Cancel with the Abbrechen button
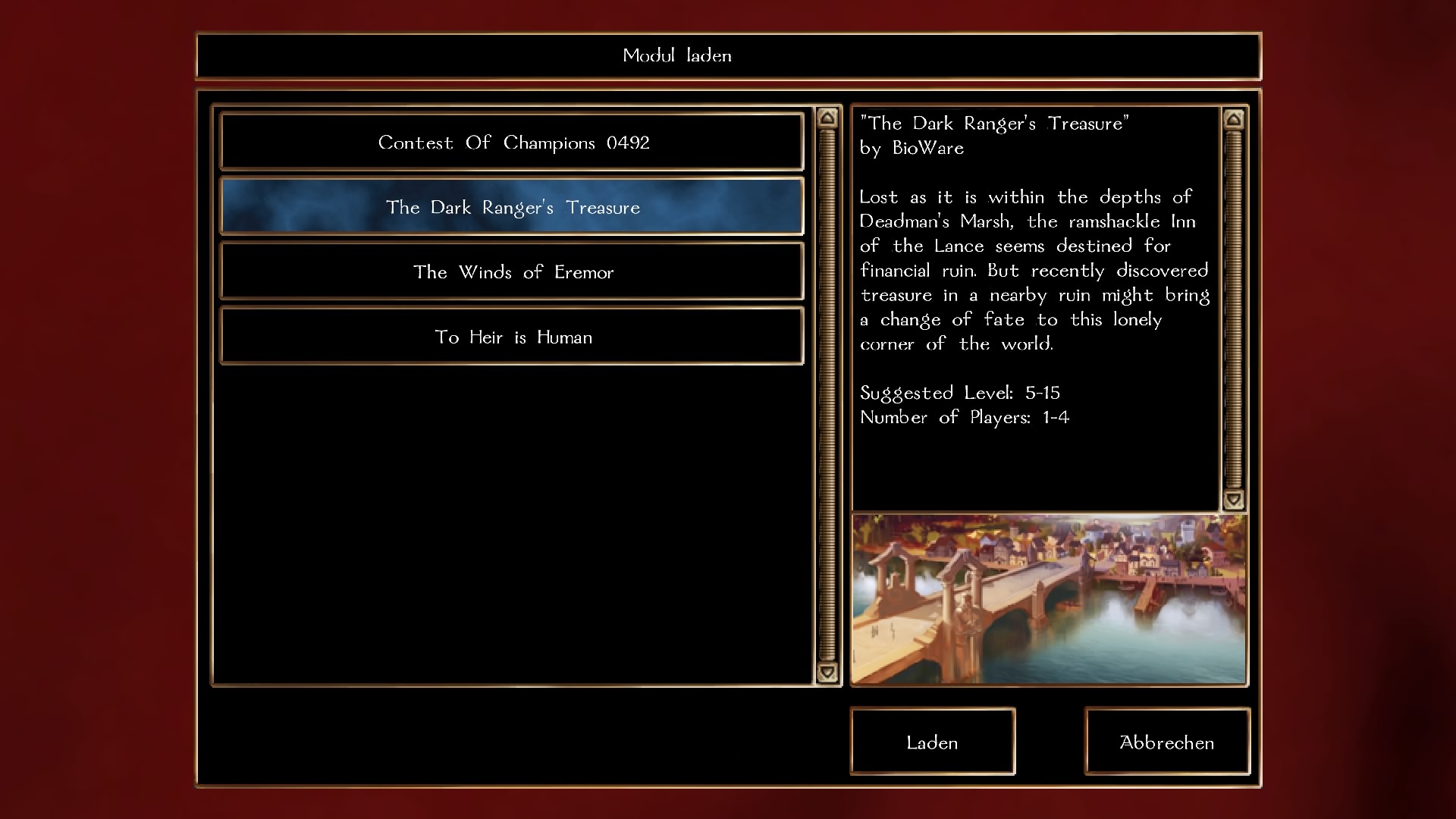The image size is (1456, 819). (x=1166, y=742)
